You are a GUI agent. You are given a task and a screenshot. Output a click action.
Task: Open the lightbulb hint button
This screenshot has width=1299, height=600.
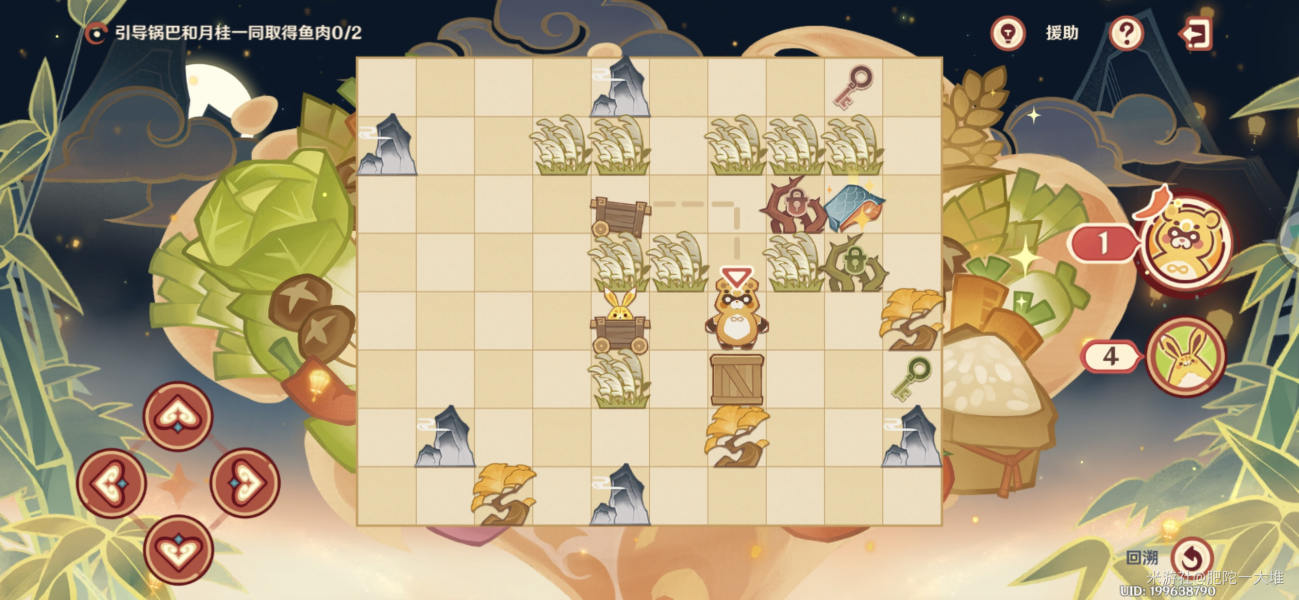coord(1008,33)
